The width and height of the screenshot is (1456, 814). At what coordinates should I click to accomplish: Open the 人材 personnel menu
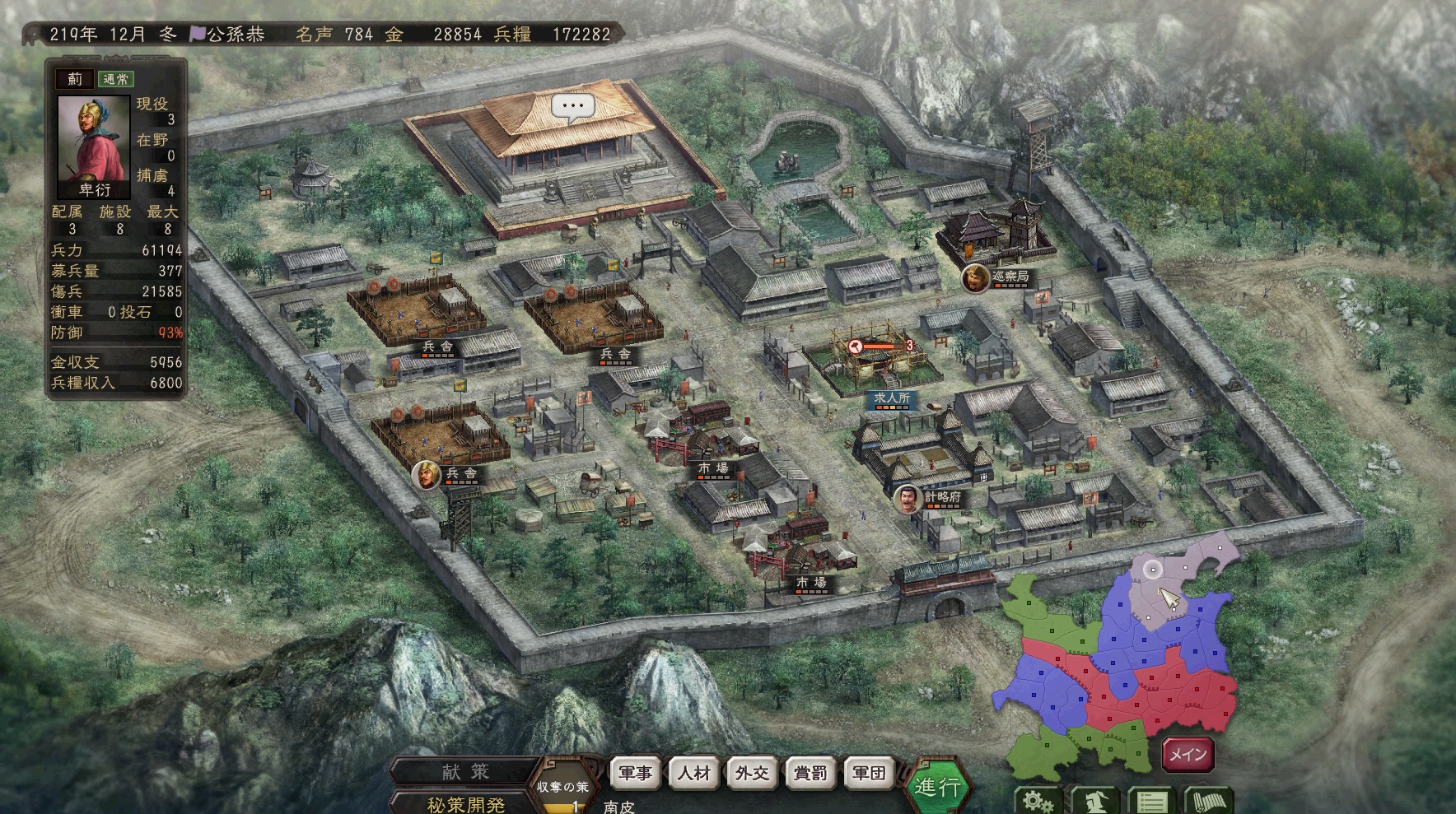(694, 773)
